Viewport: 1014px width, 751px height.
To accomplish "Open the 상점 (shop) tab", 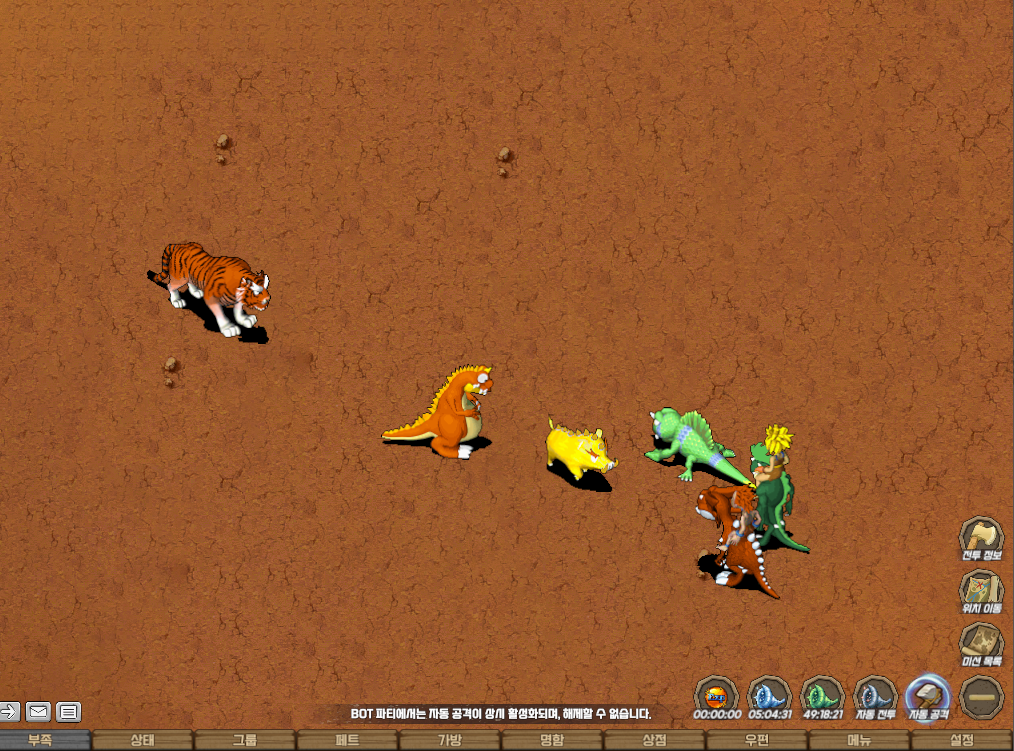I will [x=654, y=741].
